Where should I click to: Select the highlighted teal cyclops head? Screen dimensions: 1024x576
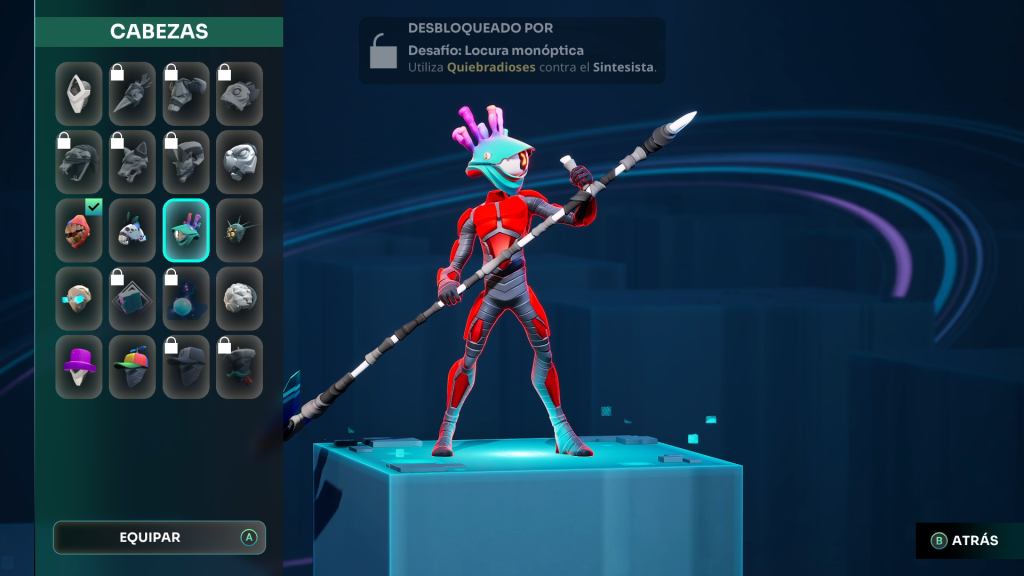pos(186,230)
